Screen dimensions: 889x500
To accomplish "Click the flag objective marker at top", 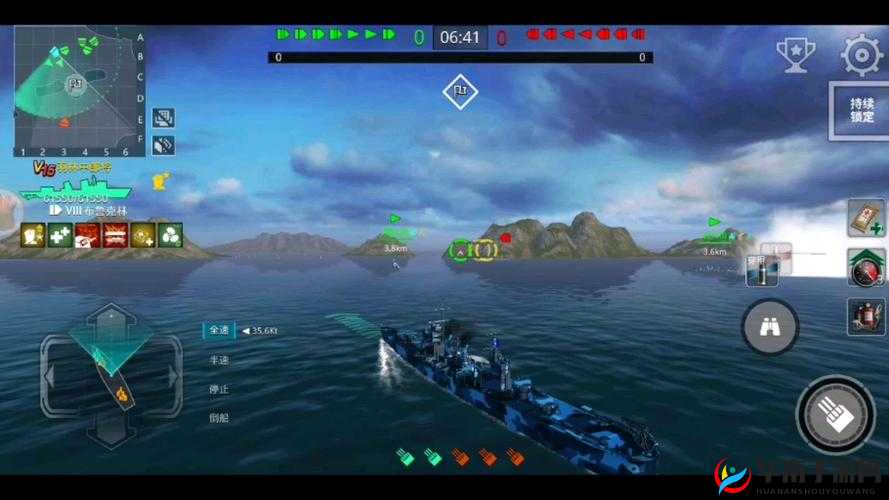I will [x=460, y=92].
